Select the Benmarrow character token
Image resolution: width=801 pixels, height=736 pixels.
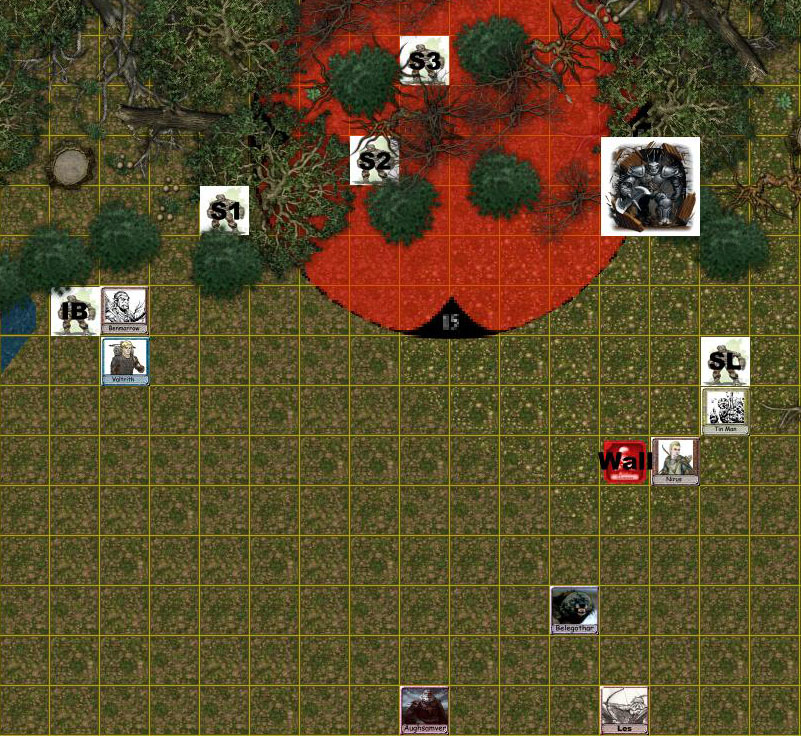[x=125, y=310]
